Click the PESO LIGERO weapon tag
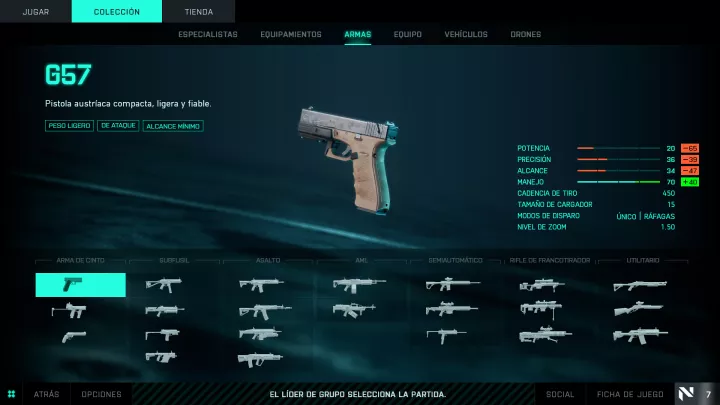Image resolution: width=720 pixels, height=405 pixels. tap(68, 126)
